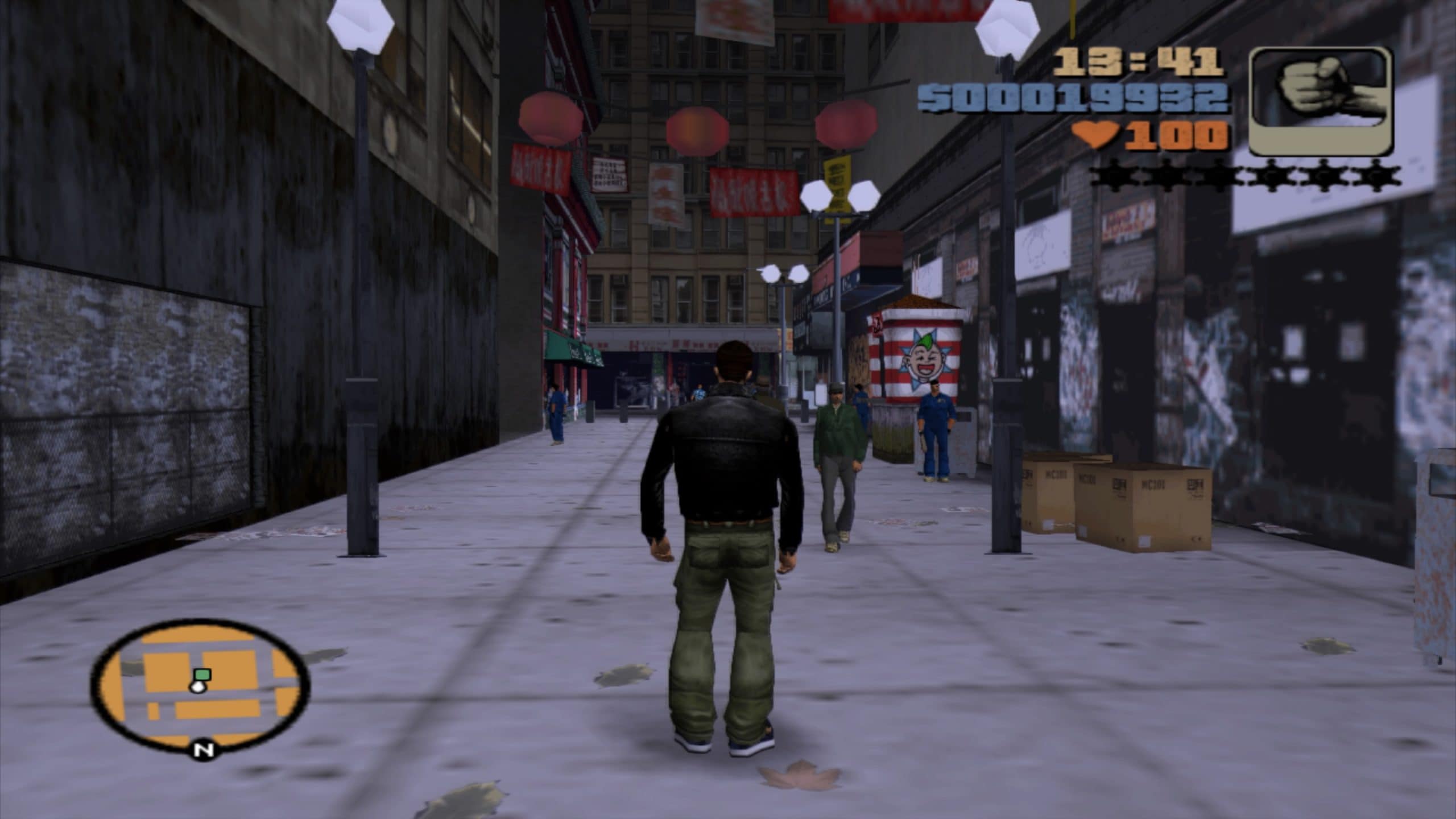Screen dimensions: 1456x819
Task: Open the circular radar minimap
Action: tap(200, 685)
